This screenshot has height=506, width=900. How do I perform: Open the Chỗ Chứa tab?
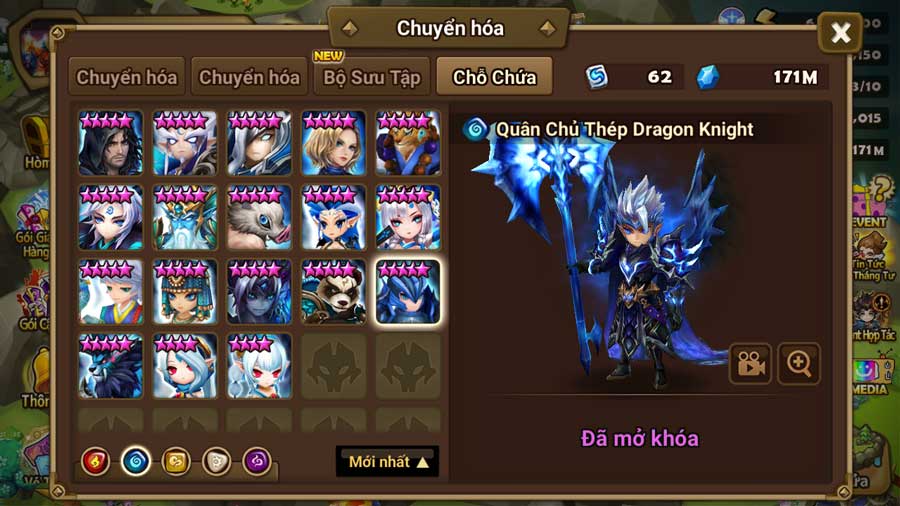494,77
